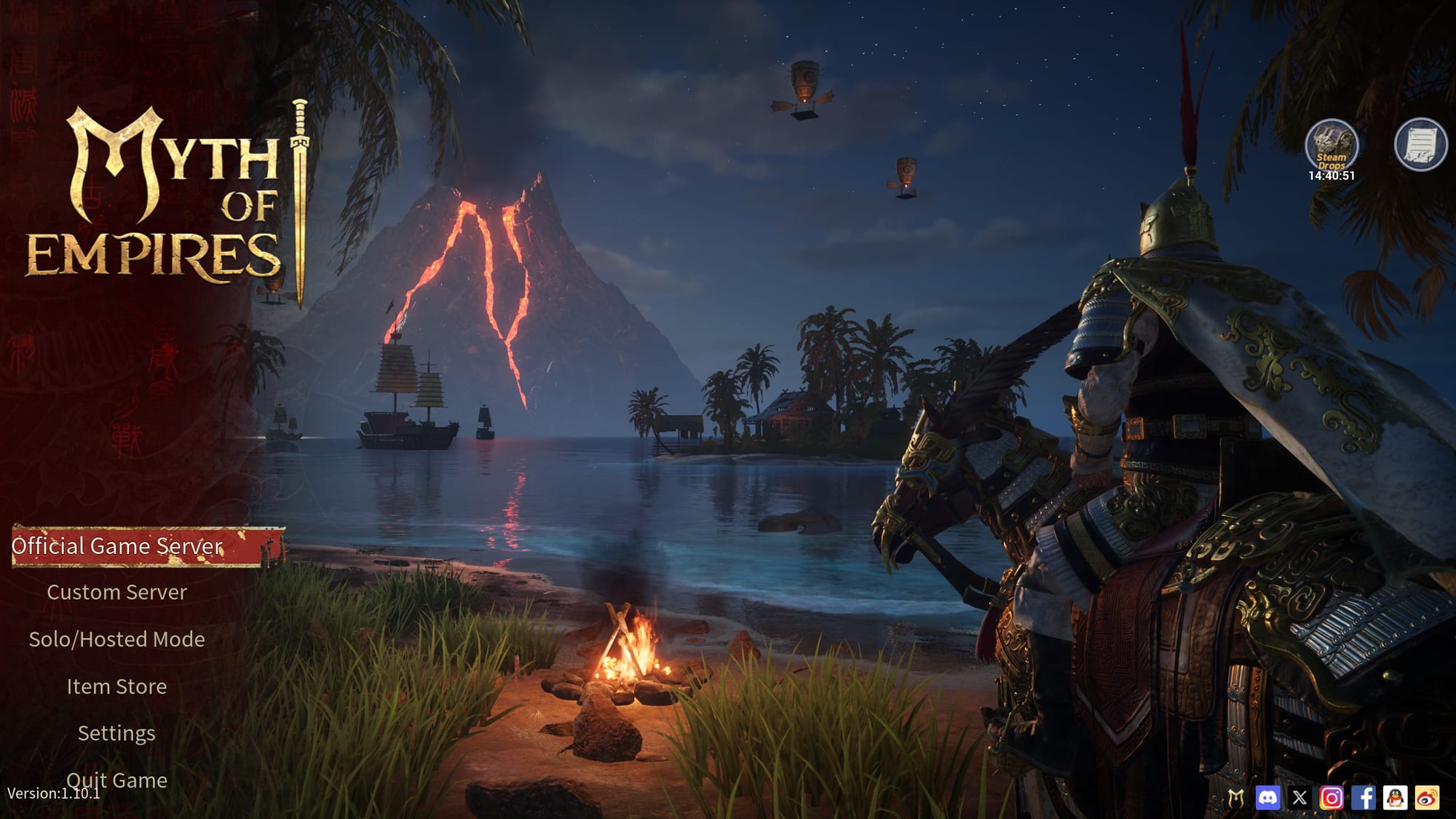Open the Discord link
Image resolution: width=1456 pixels, height=819 pixels.
1267,798
